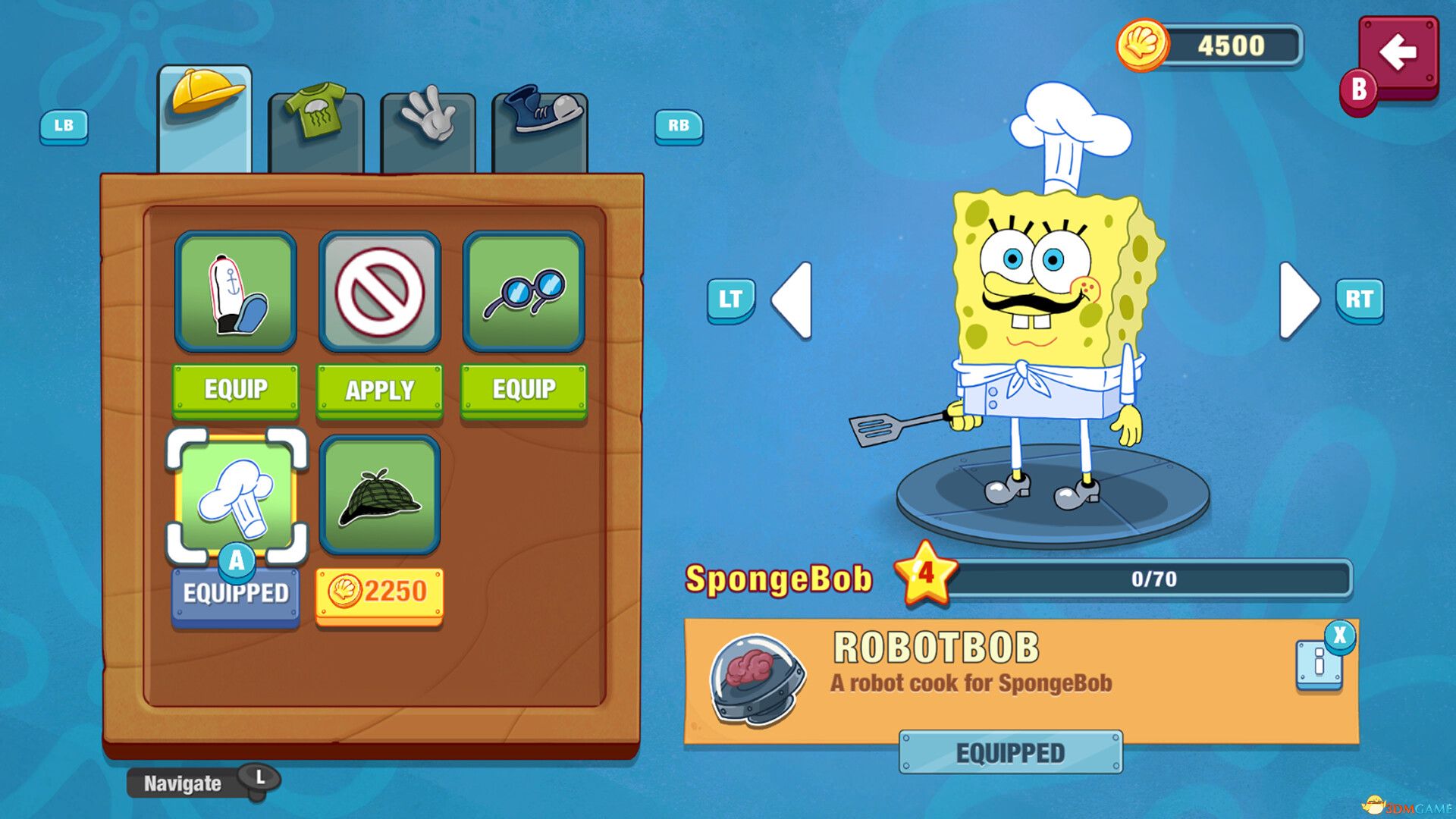Screen dimensions: 1456x819
Task: Click the APPLY button under no-hat option
Action: click(380, 391)
